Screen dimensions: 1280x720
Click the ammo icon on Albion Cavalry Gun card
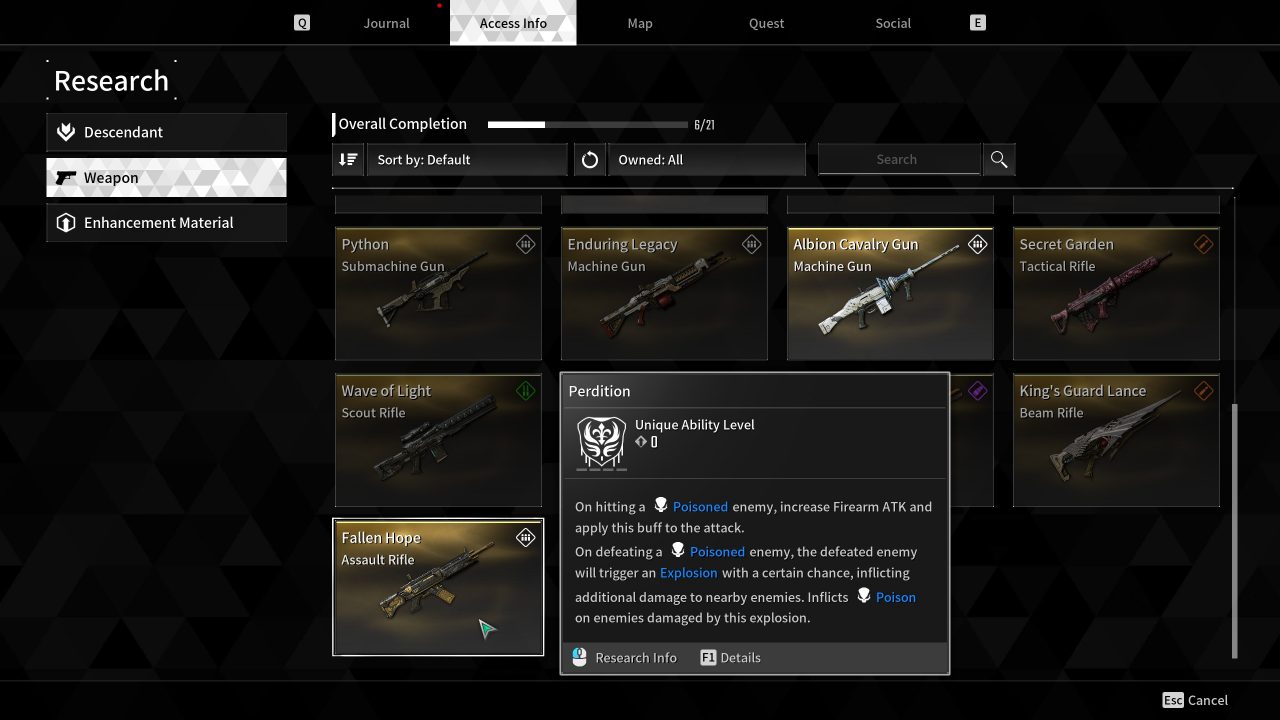click(x=977, y=243)
